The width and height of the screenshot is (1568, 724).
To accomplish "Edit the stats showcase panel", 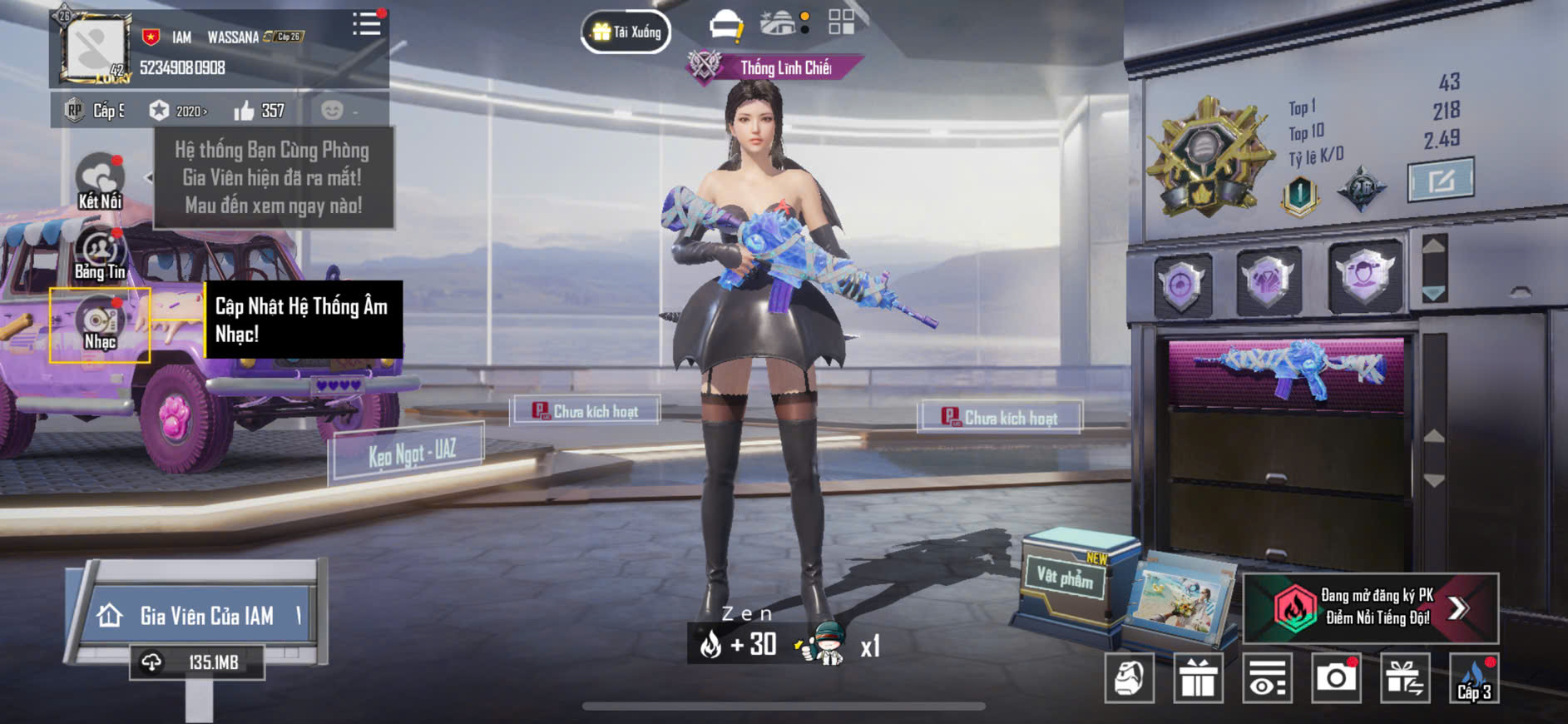I will click(1441, 180).
